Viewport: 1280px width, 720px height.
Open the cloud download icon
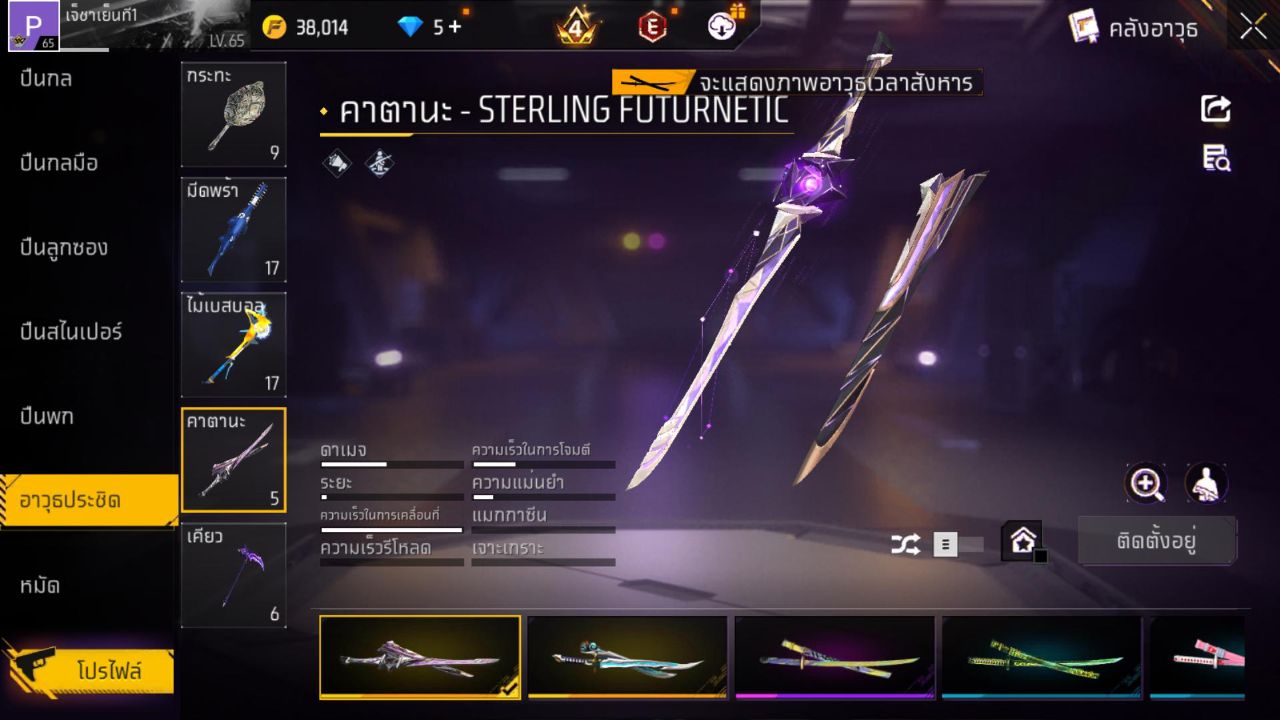pos(720,27)
